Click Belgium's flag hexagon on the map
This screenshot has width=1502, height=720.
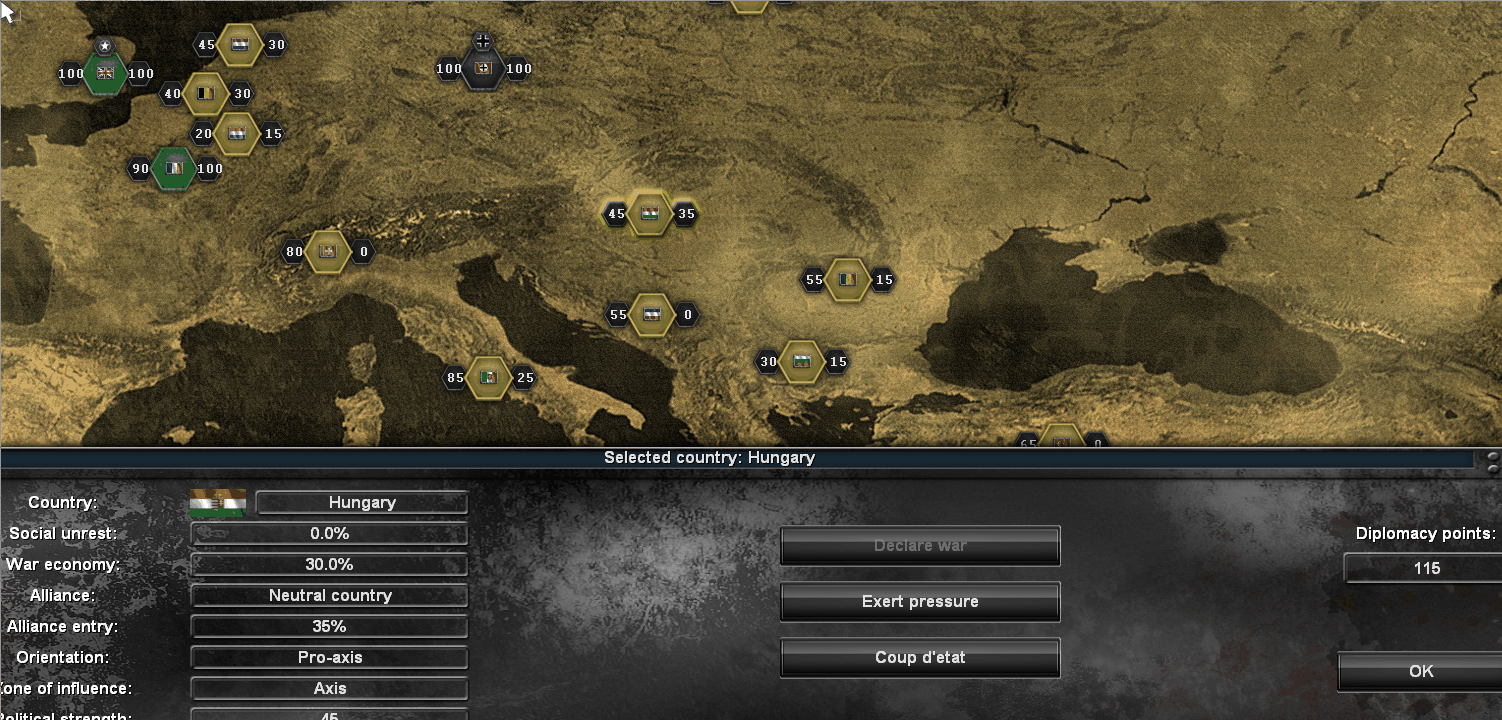(x=207, y=93)
